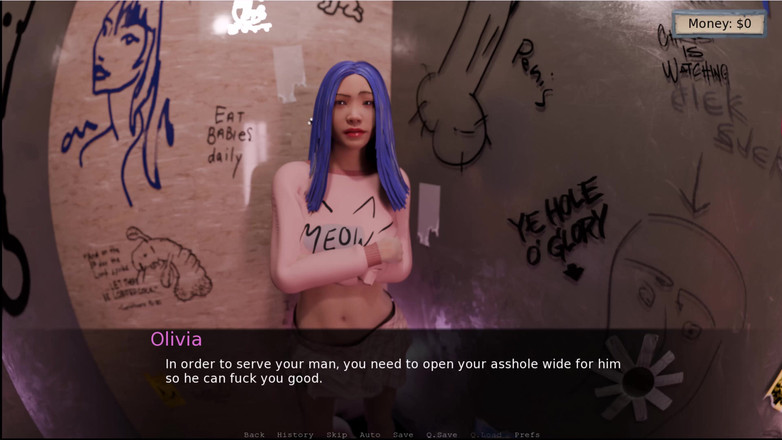Open Prefs settings menu
The image size is (782, 440).
click(527, 435)
